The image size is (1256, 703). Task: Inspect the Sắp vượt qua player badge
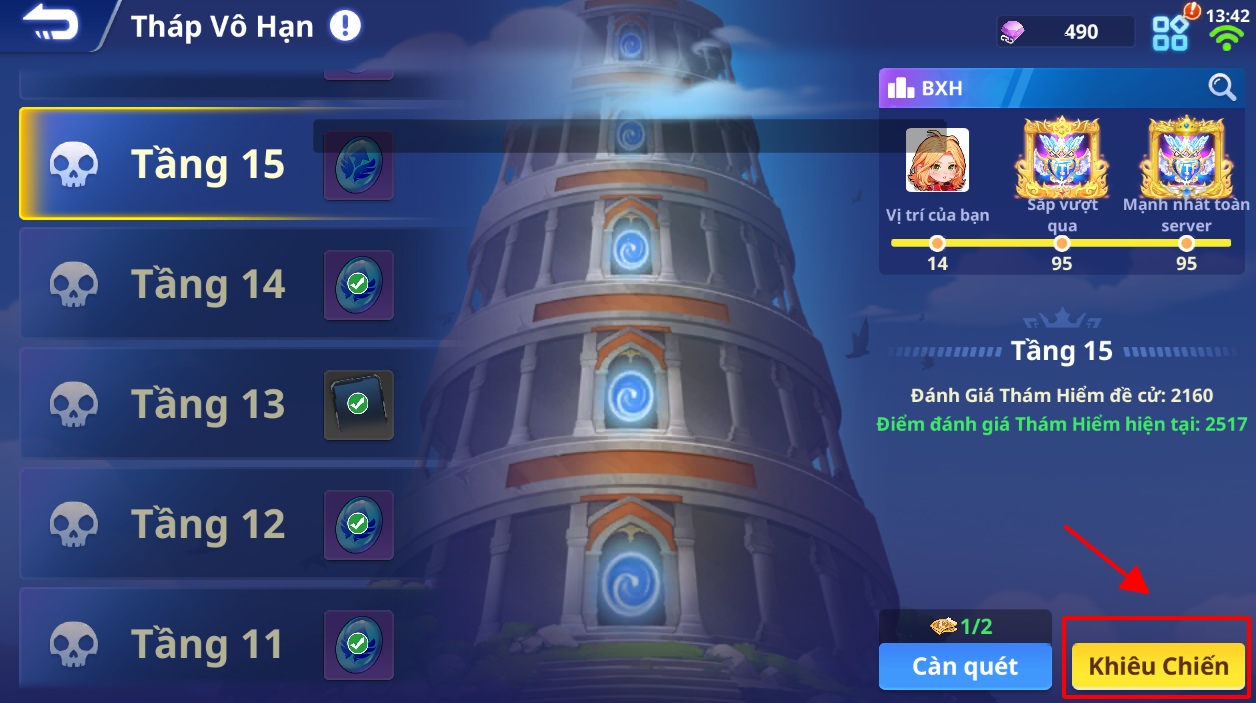point(1061,157)
